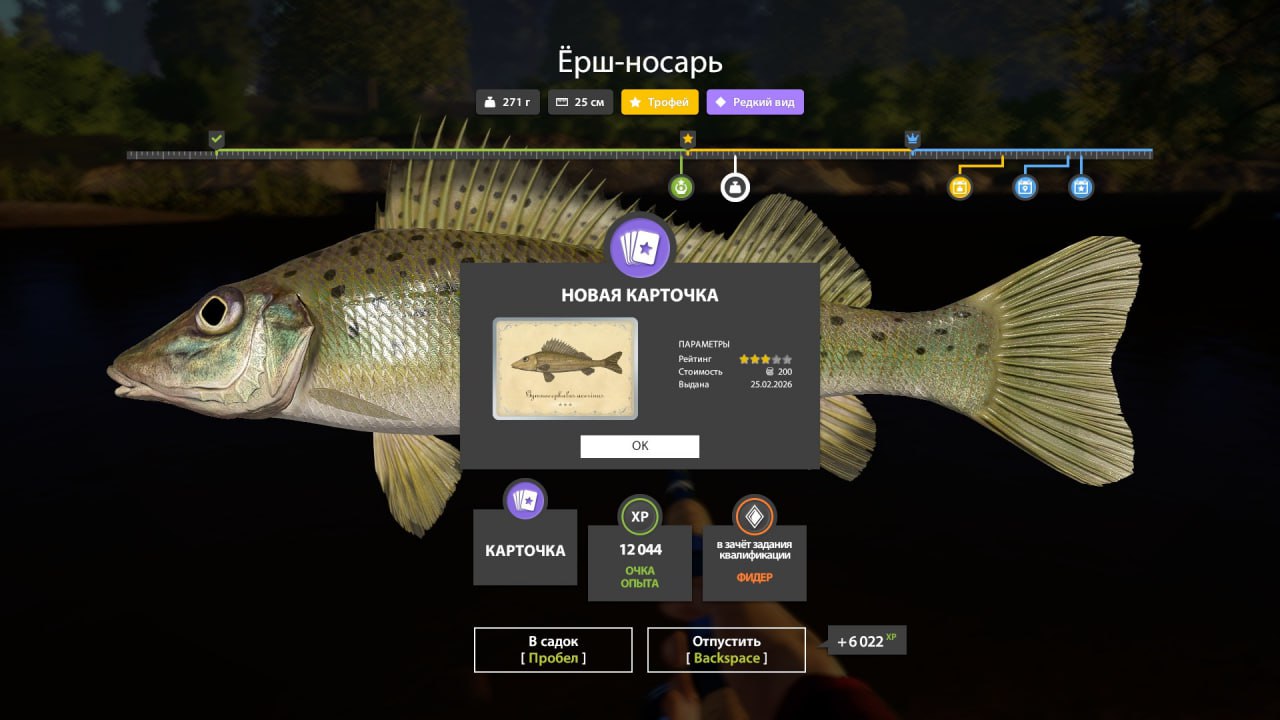
Task: Click the yellow reward marker on the scale
Action: click(960, 187)
